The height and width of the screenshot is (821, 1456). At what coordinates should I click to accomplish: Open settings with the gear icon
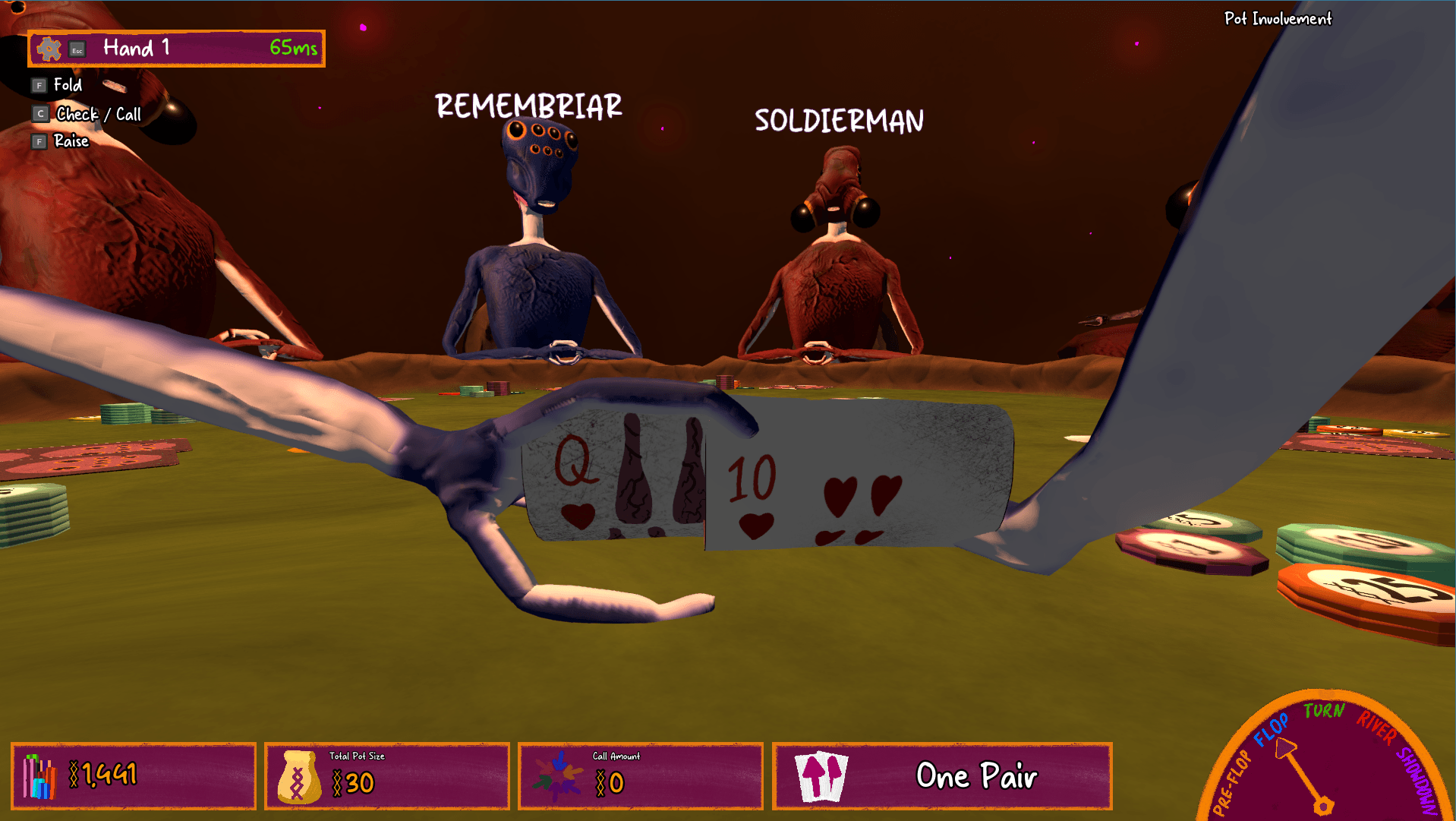49,49
